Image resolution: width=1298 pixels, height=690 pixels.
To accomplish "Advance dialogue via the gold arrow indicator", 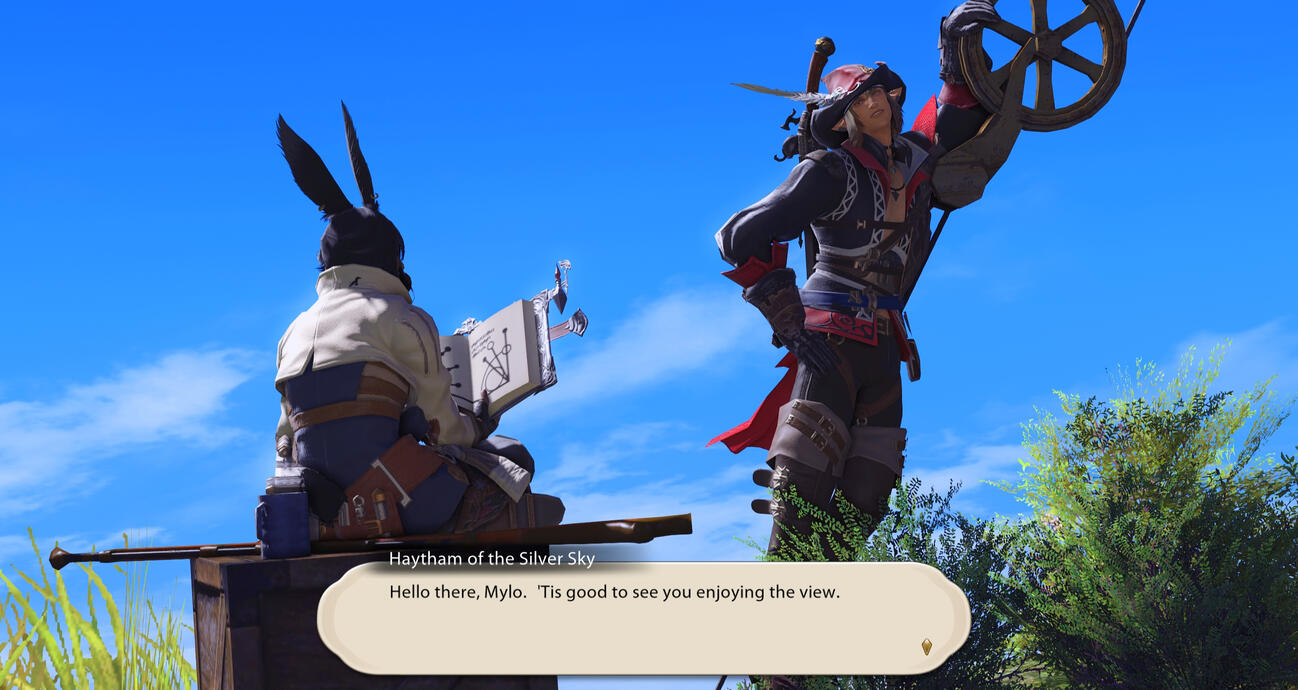I will pyautogui.click(x=926, y=647).
